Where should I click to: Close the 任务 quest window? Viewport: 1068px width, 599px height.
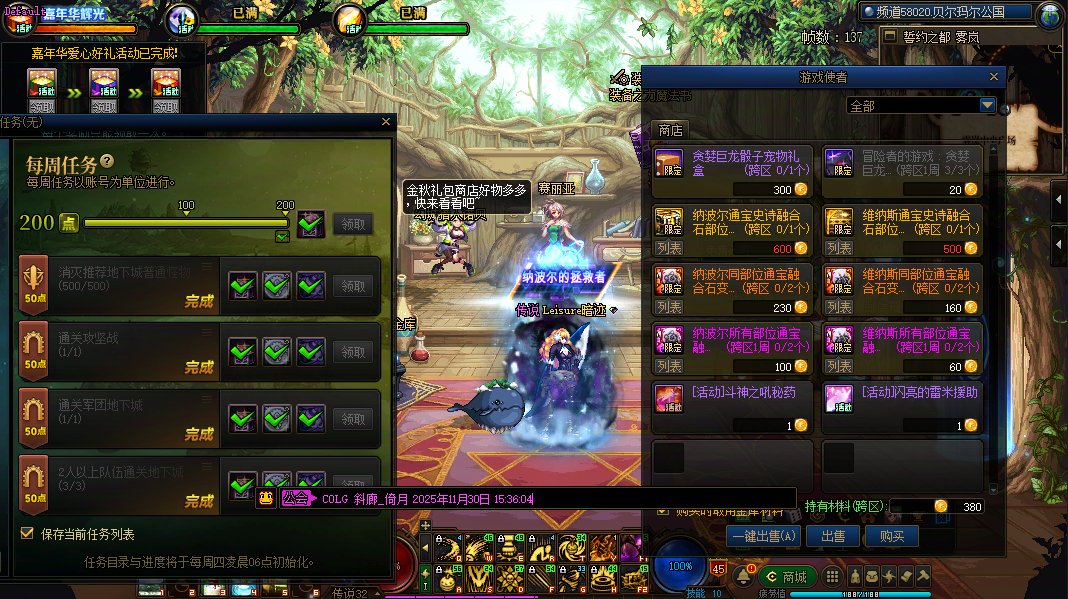pyautogui.click(x=386, y=122)
